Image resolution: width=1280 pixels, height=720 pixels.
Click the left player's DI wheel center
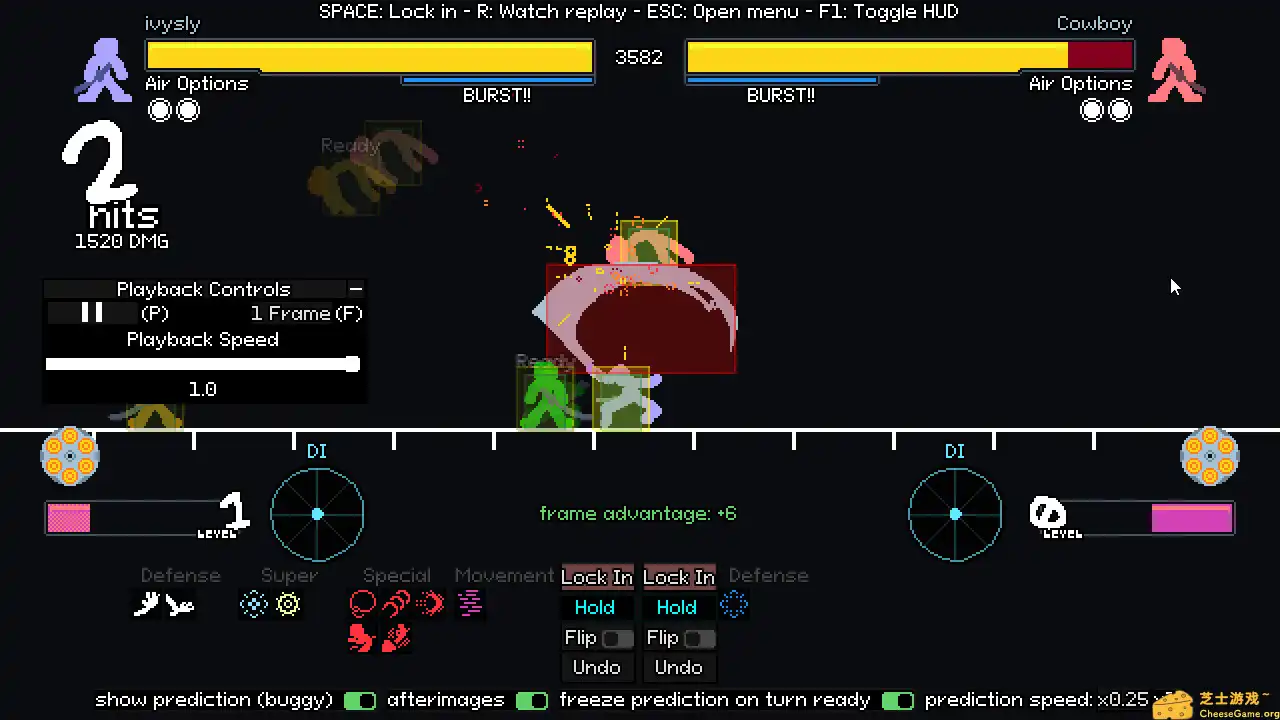point(316,514)
